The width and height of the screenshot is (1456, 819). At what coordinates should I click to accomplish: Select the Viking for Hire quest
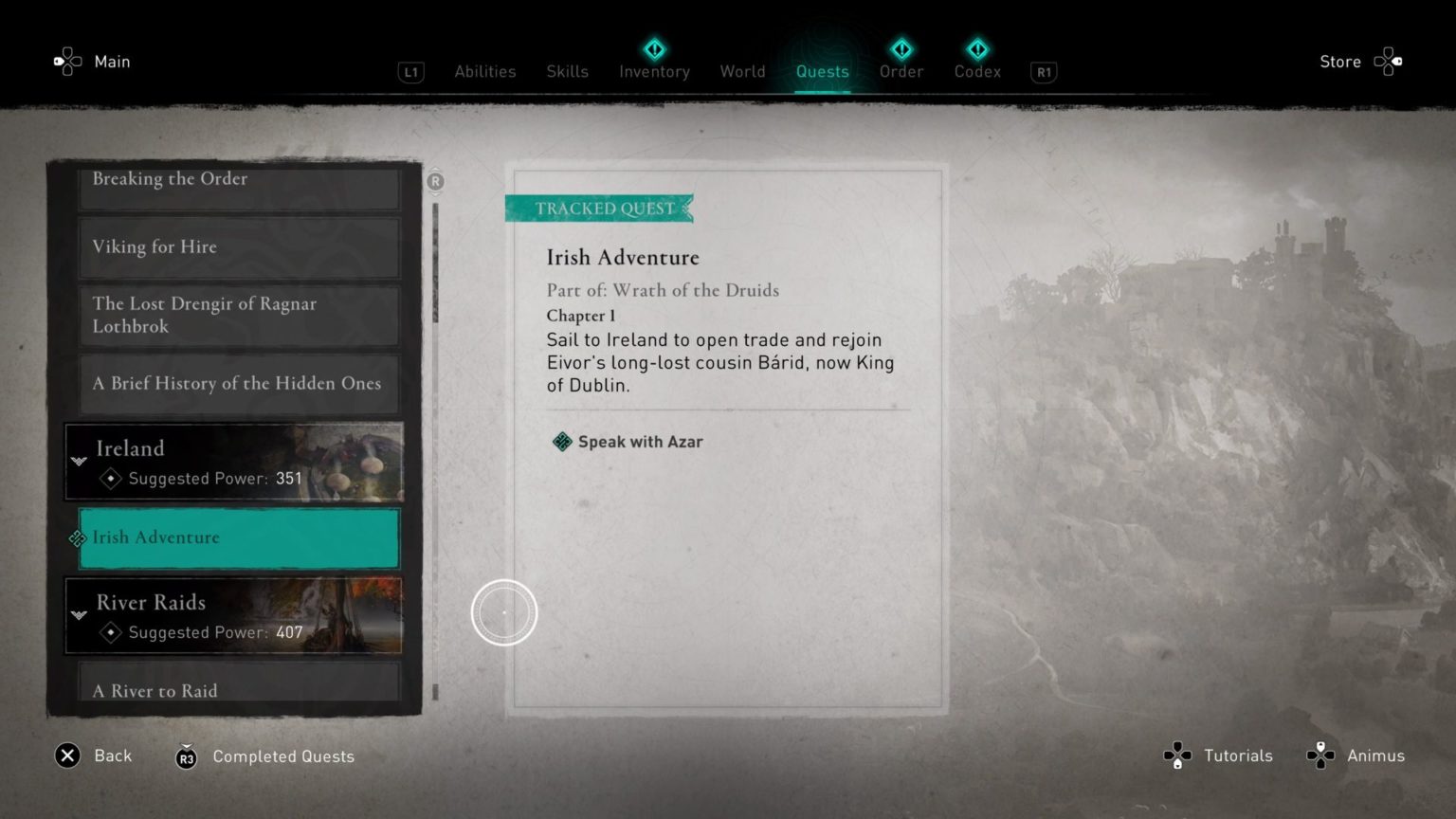[x=239, y=246]
